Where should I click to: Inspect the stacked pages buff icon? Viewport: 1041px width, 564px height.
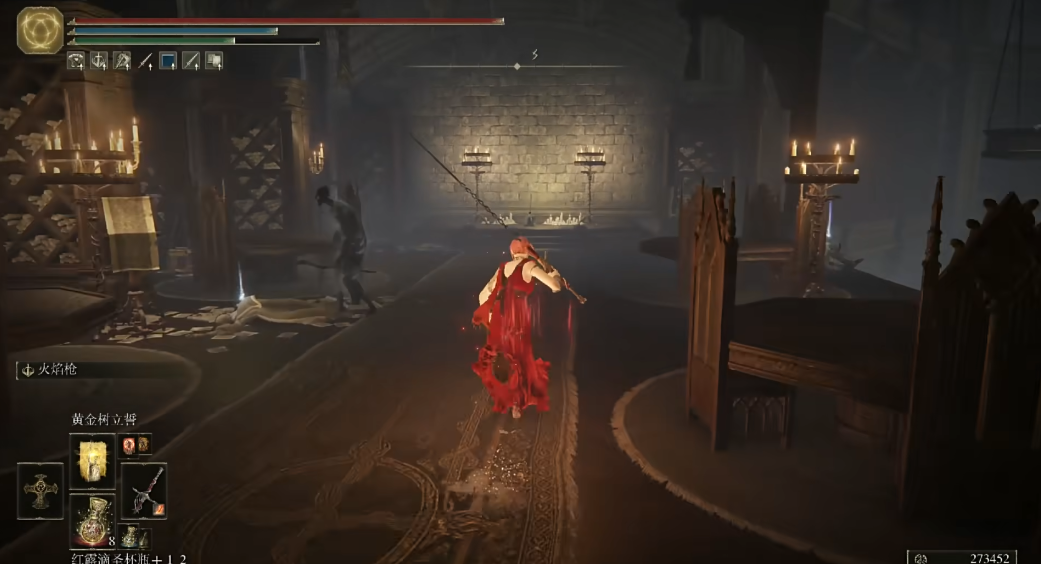tap(213, 61)
